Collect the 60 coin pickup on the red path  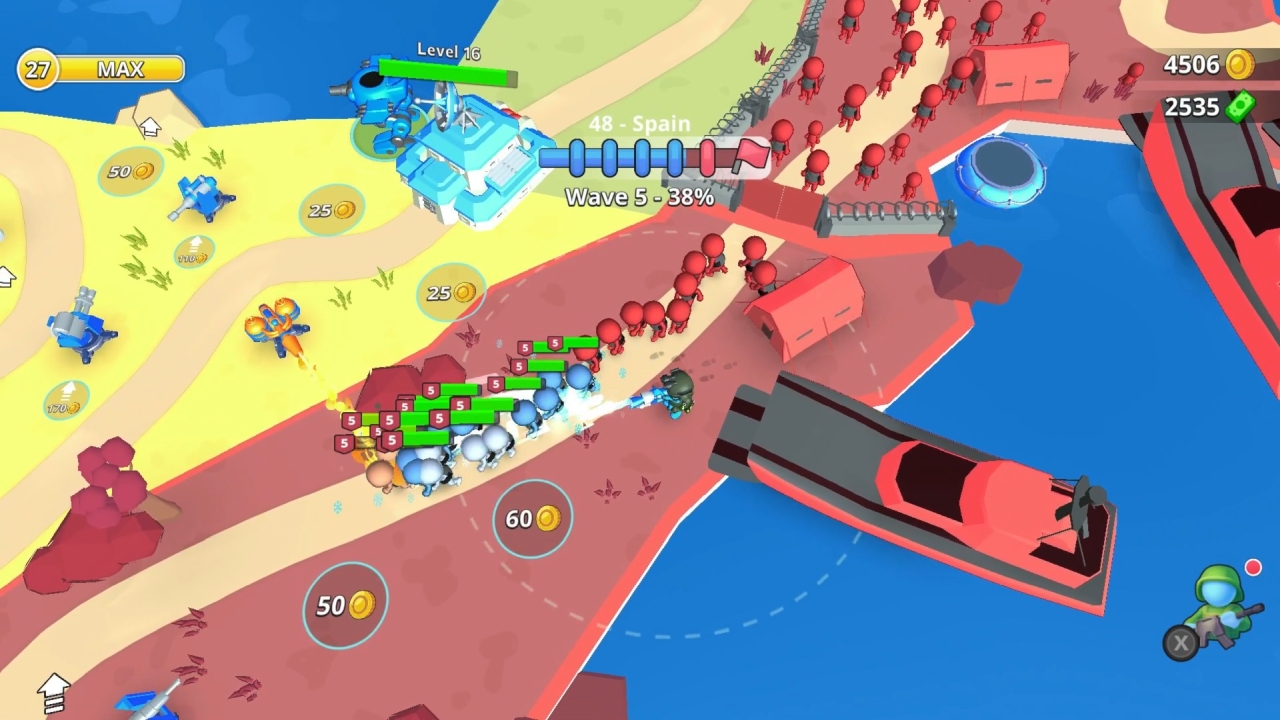[x=530, y=516]
